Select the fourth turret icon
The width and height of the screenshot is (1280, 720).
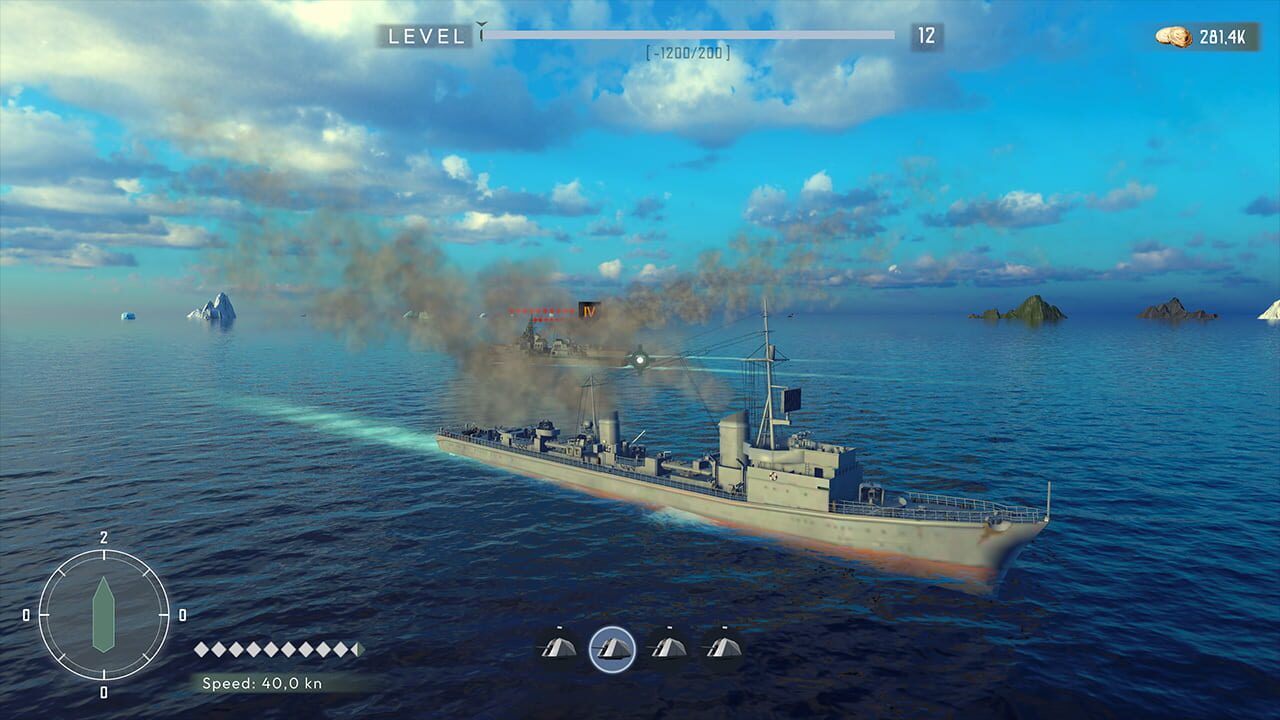[723, 648]
